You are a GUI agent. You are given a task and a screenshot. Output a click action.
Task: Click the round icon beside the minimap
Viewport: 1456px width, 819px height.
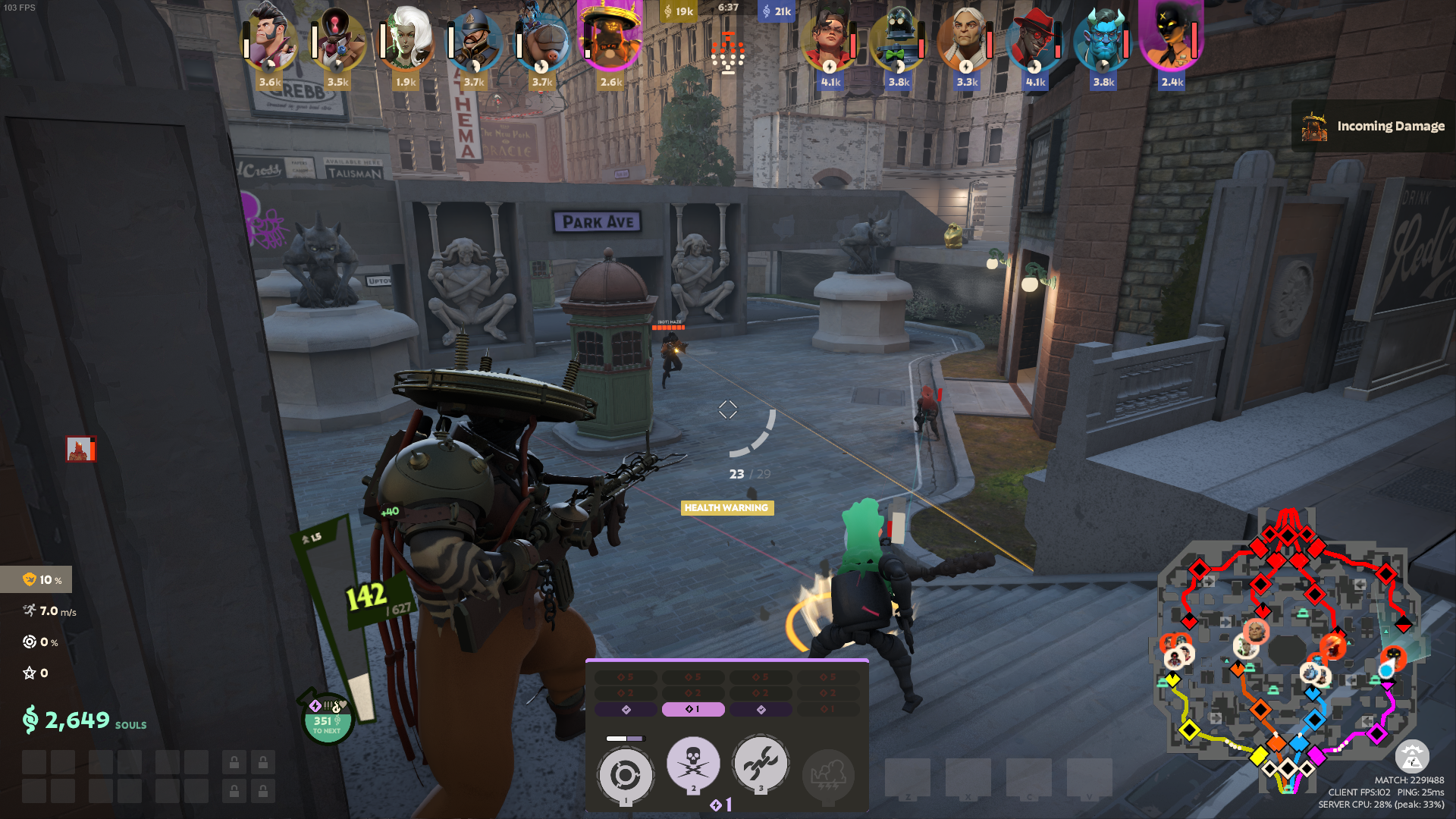pyautogui.click(x=1411, y=757)
